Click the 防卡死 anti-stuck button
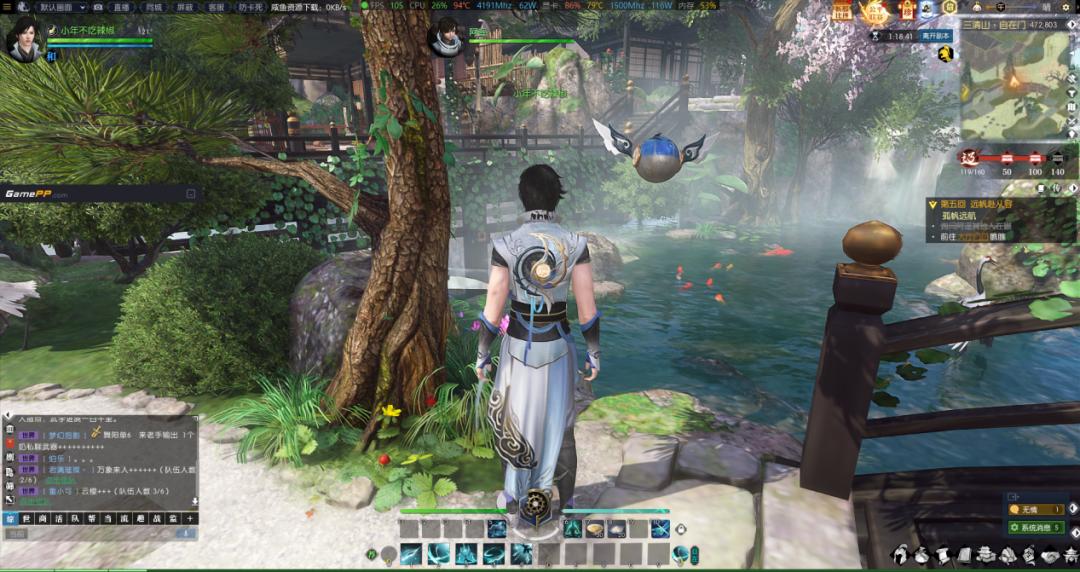This screenshot has height=572, width=1080. pyautogui.click(x=253, y=6)
